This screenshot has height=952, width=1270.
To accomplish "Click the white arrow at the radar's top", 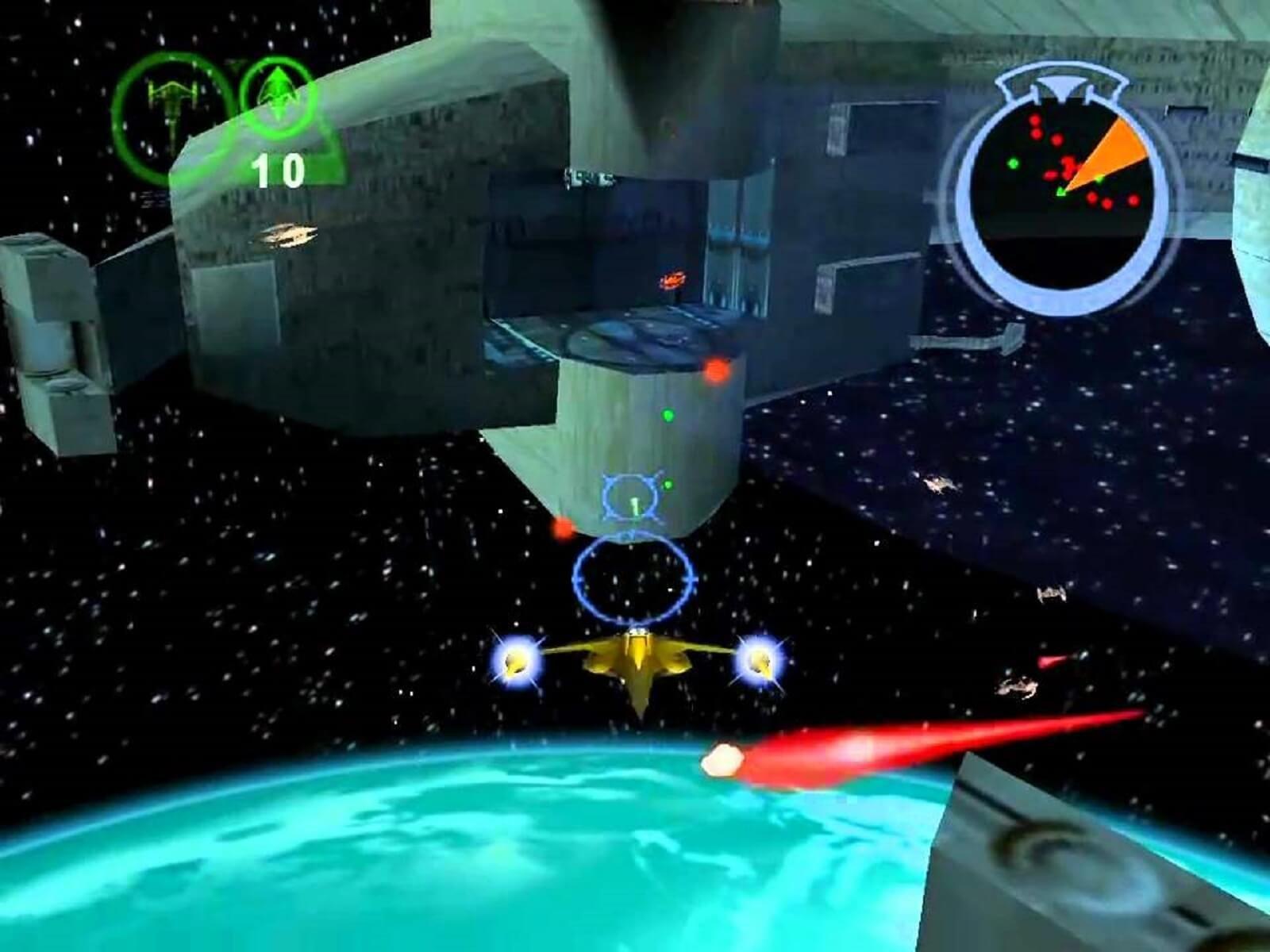I will point(1061,83).
